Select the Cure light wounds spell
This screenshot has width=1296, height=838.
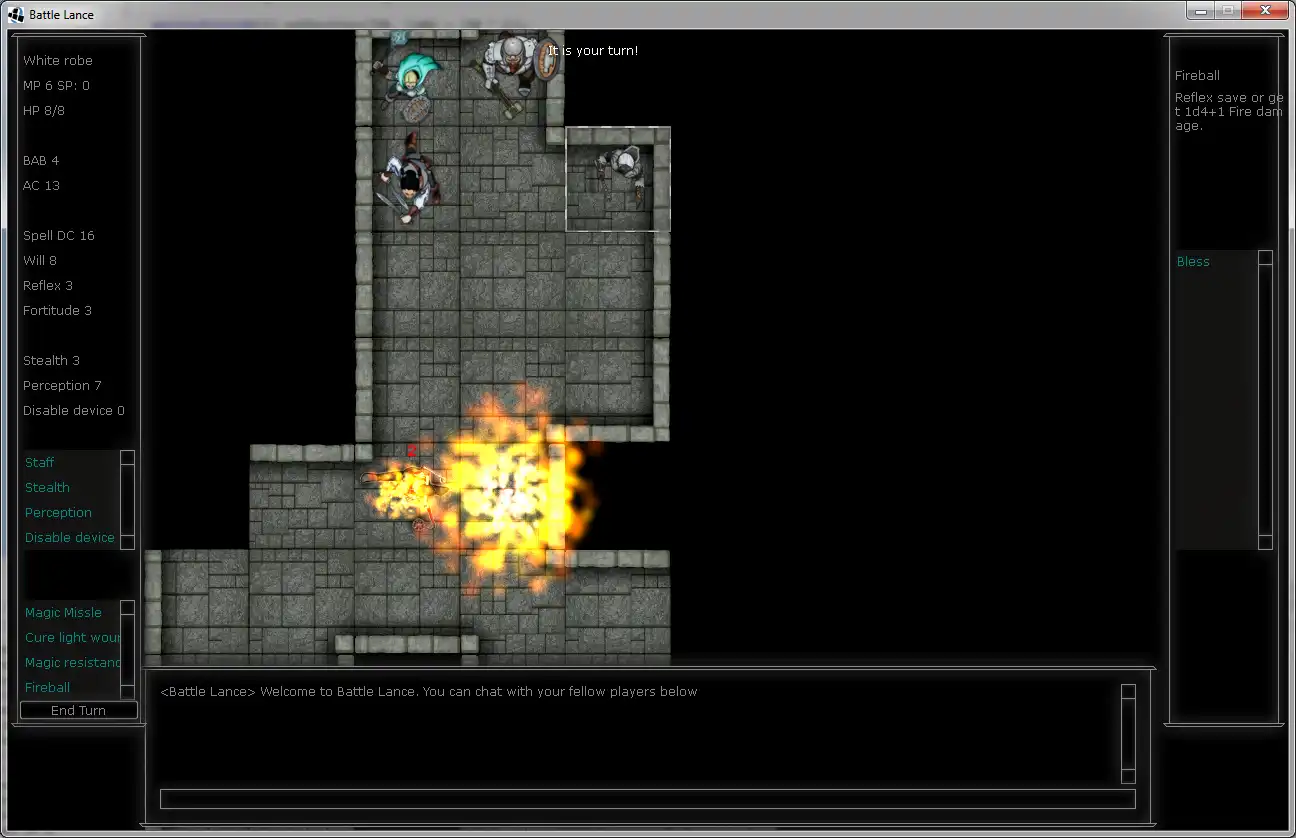[x=72, y=637]
